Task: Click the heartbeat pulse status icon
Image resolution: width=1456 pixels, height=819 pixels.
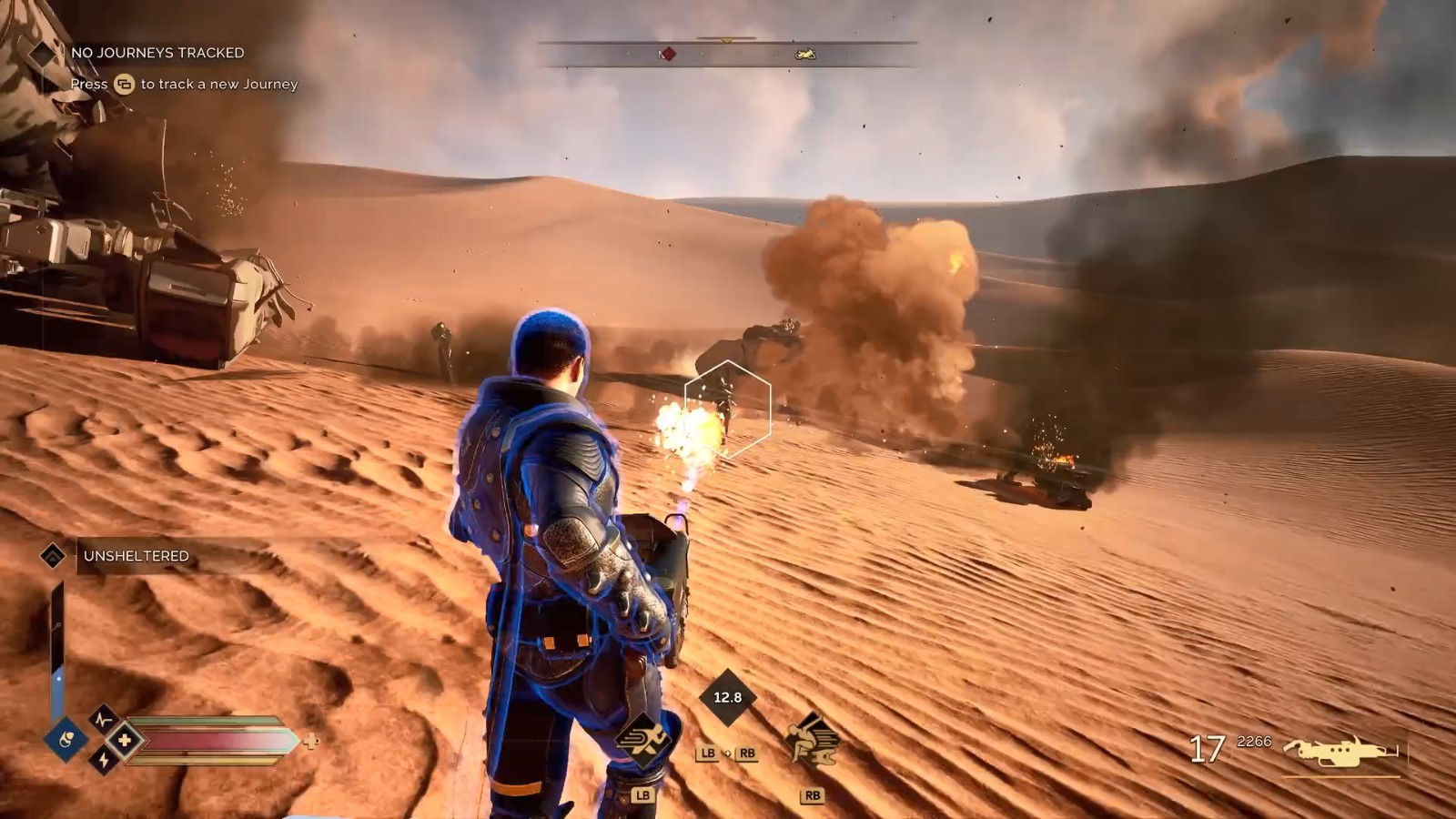Action: [103, 719]
